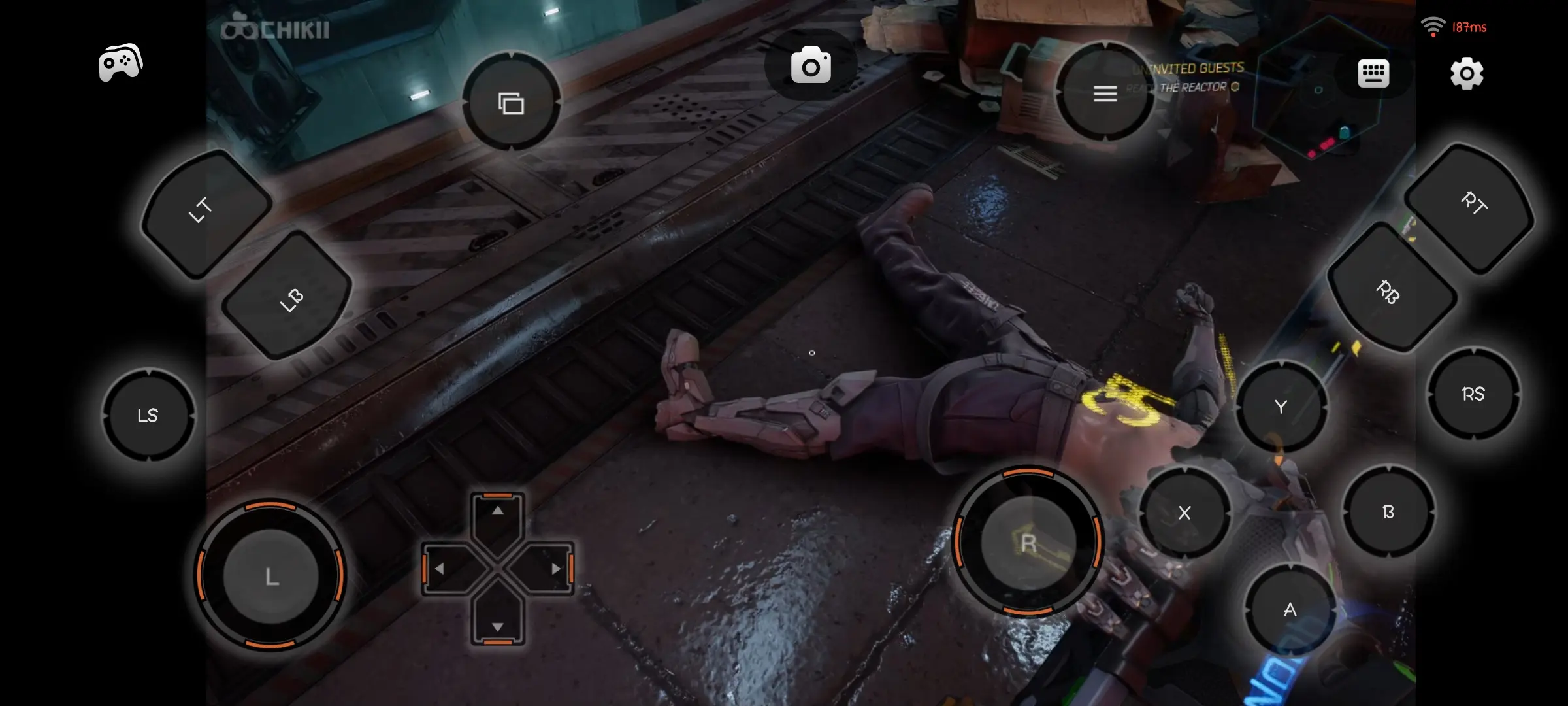Tap the D-pad up arrow

coord(498,512)
